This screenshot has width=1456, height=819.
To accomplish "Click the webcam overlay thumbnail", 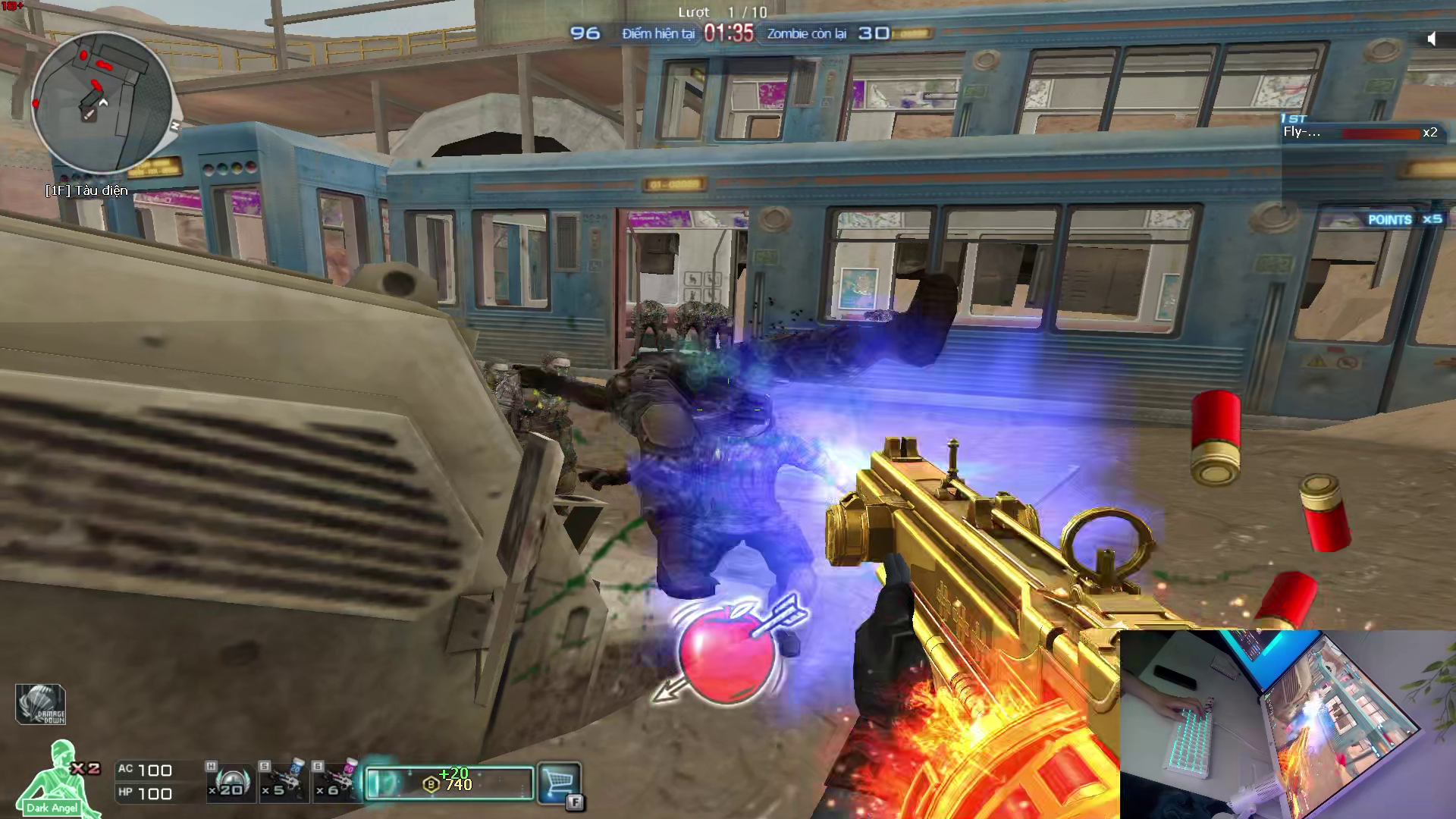I will tap(1287, 723).
